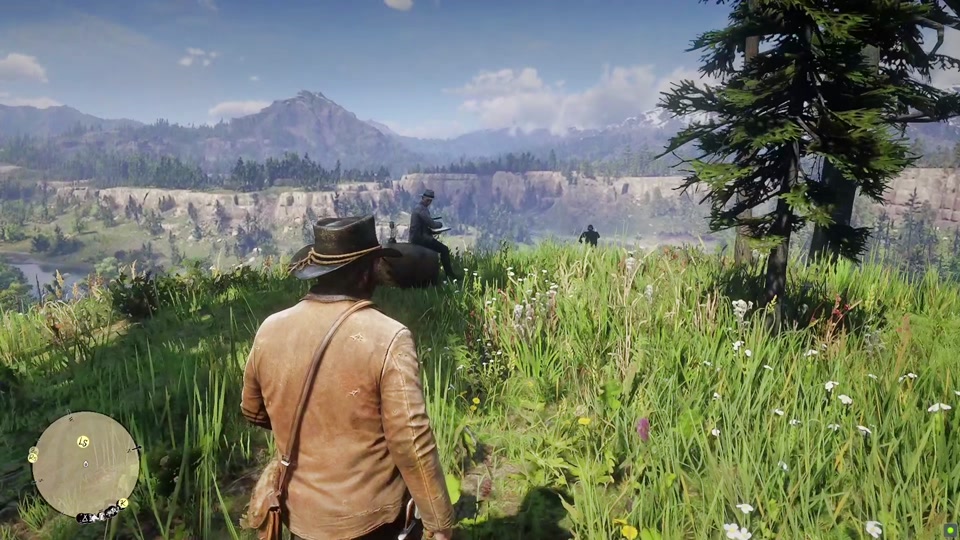Choose the yellow K marker on the minimap
Image resolution: width=960 pixels, height=540 pixels.
click(x=123, y=503)
